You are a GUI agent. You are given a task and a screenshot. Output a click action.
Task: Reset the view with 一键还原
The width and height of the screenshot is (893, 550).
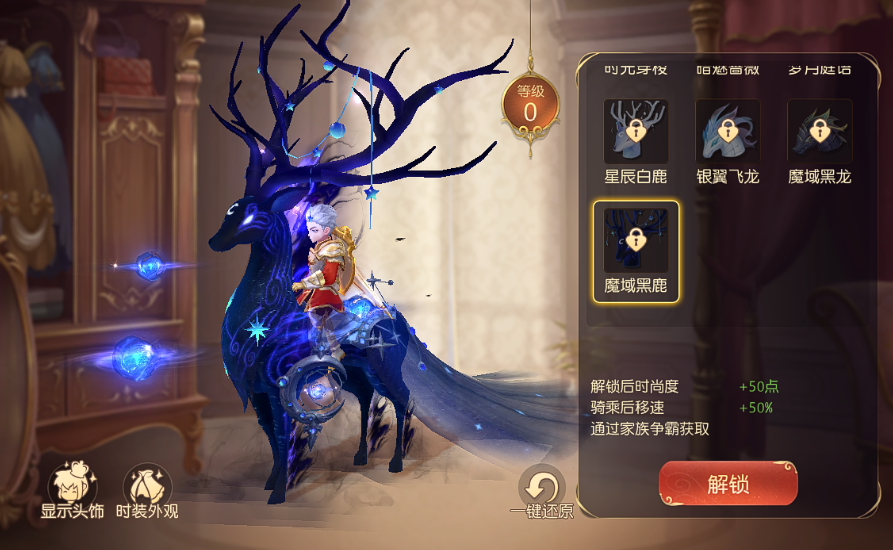click(x=542, y=489)
